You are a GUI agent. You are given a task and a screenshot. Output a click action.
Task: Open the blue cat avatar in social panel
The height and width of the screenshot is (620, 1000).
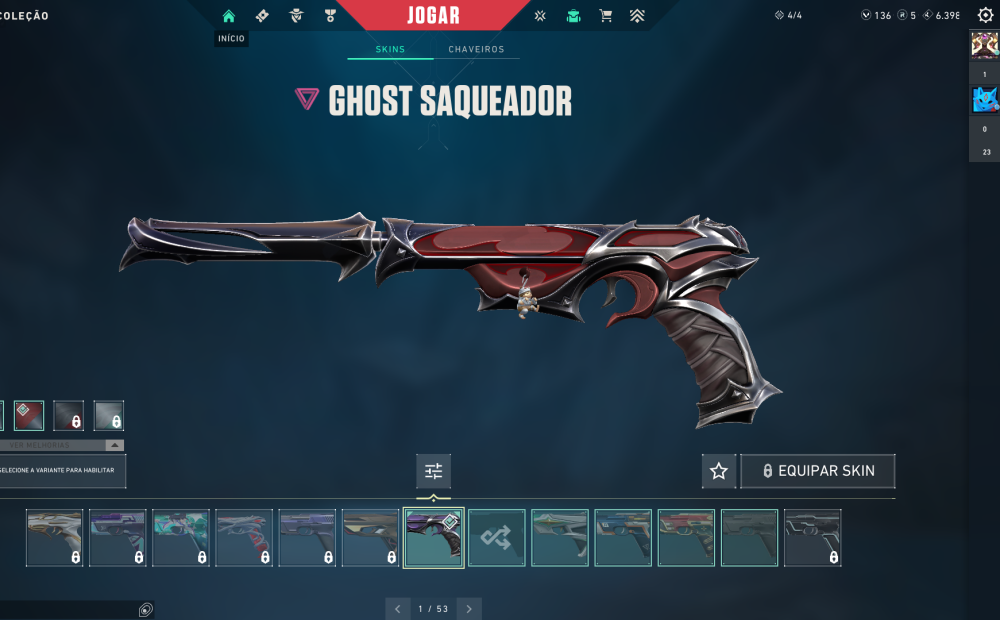click(x=984, y=99)
